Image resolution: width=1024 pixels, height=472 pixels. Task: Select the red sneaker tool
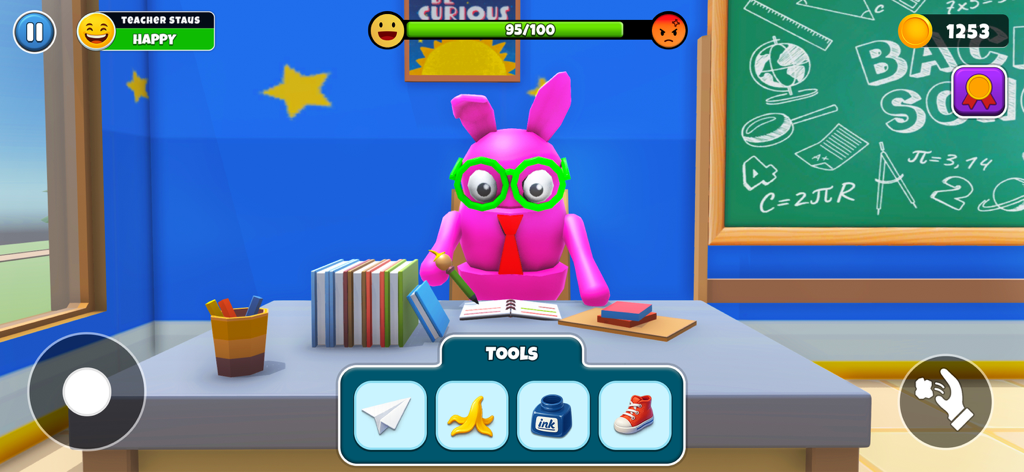click(634, 415)
